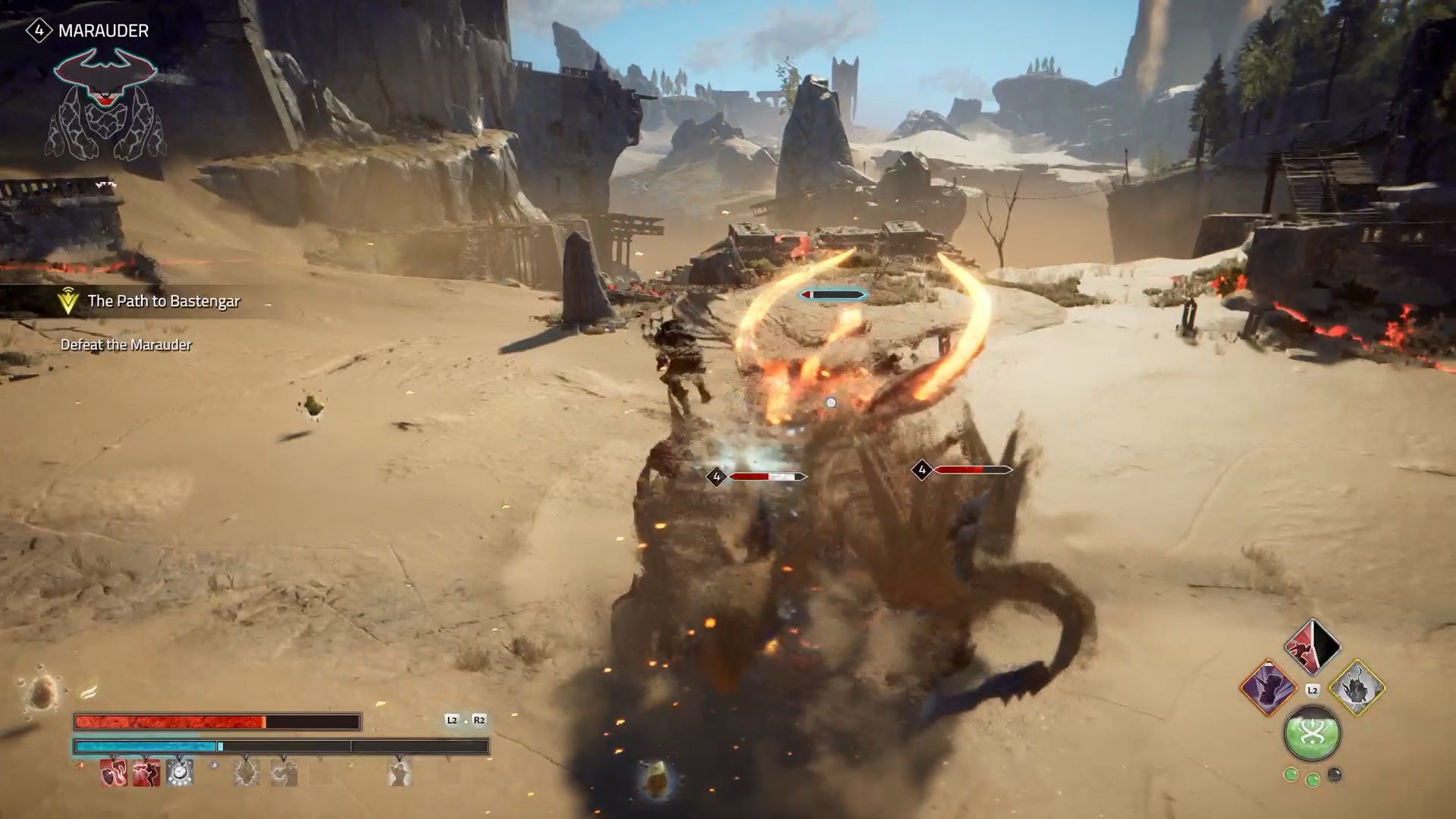This screenshot has width=1456, height=819.
Task: Activate the red diamond warrior ability
Action: click(x=1312, y=647)
